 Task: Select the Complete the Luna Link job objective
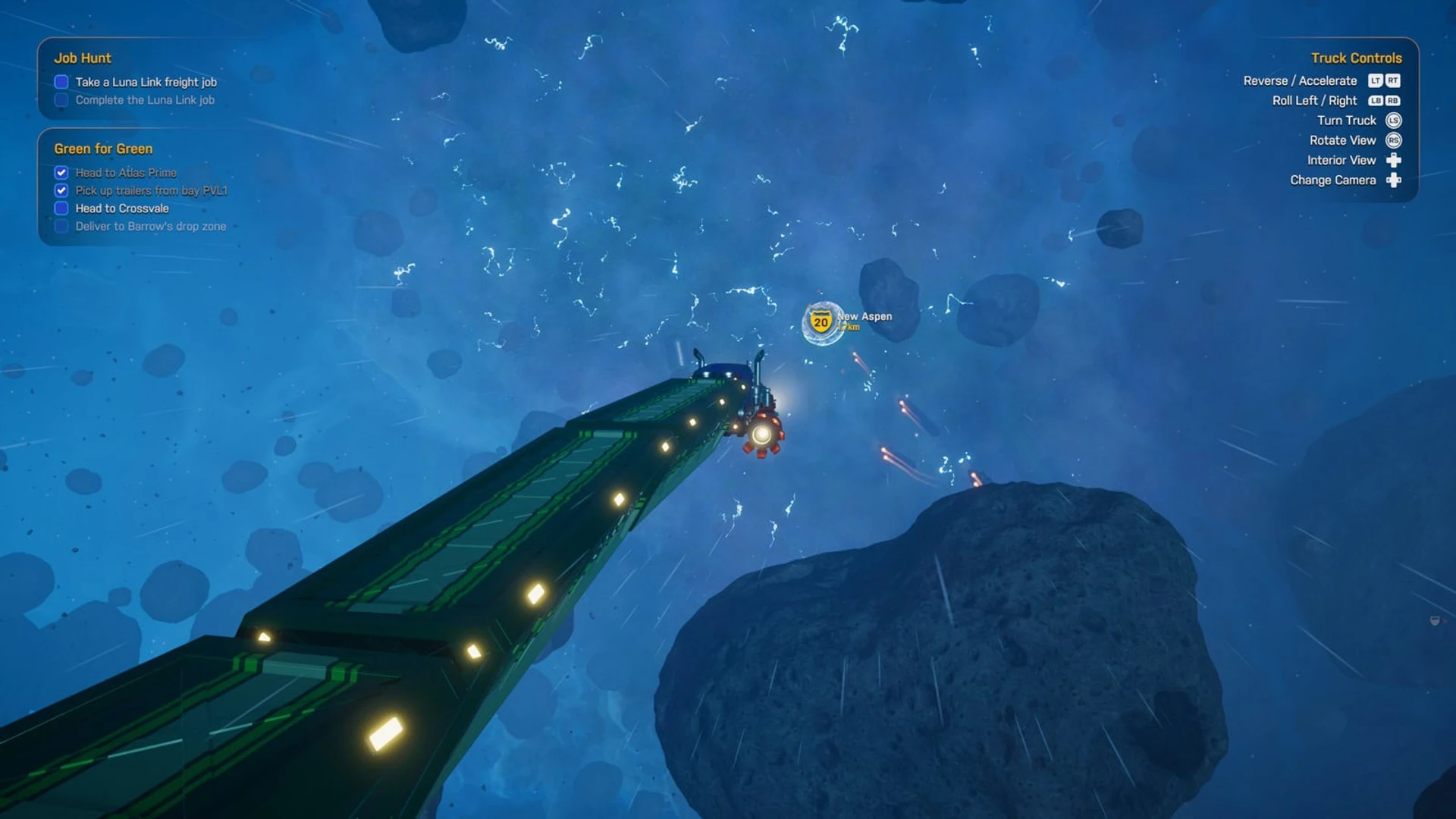tap(144, 100)
